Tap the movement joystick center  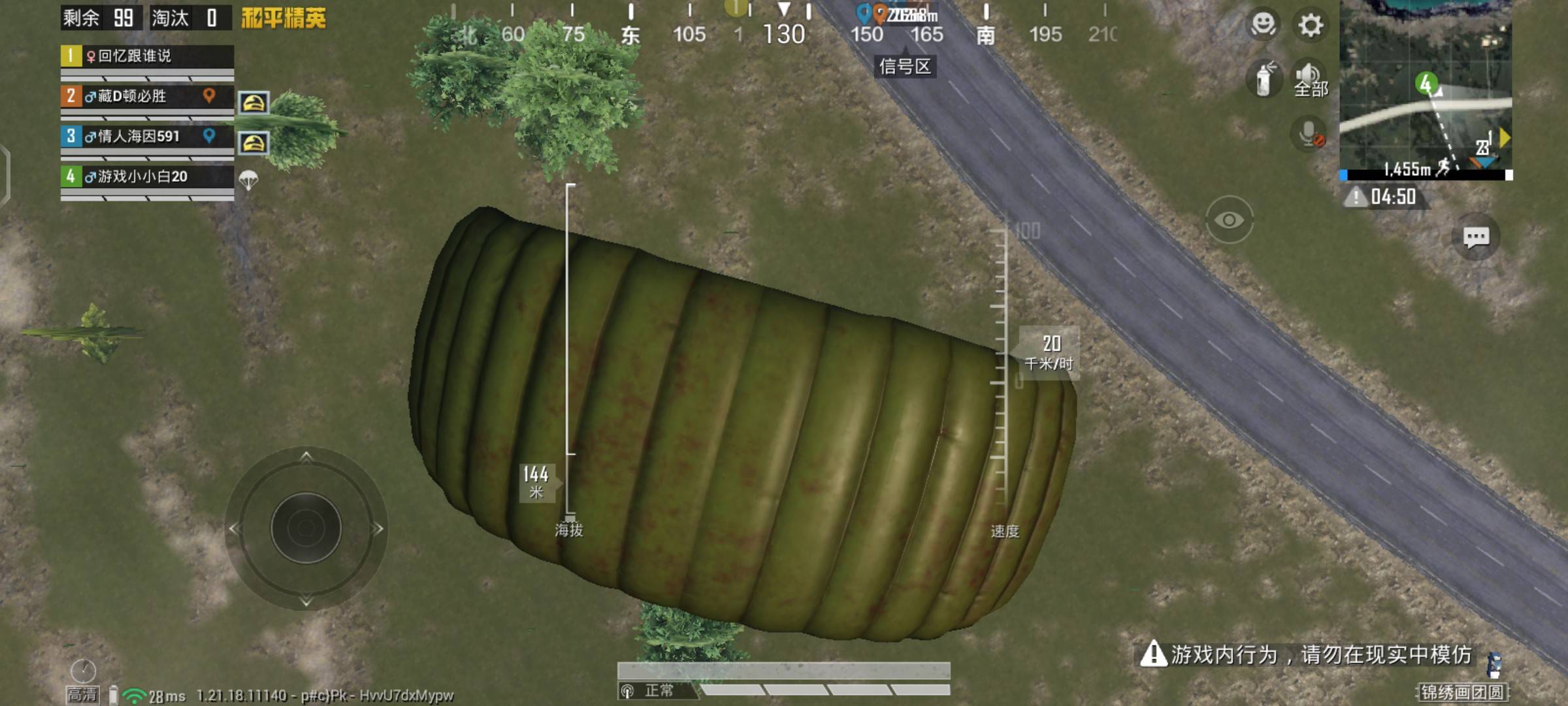306,528
